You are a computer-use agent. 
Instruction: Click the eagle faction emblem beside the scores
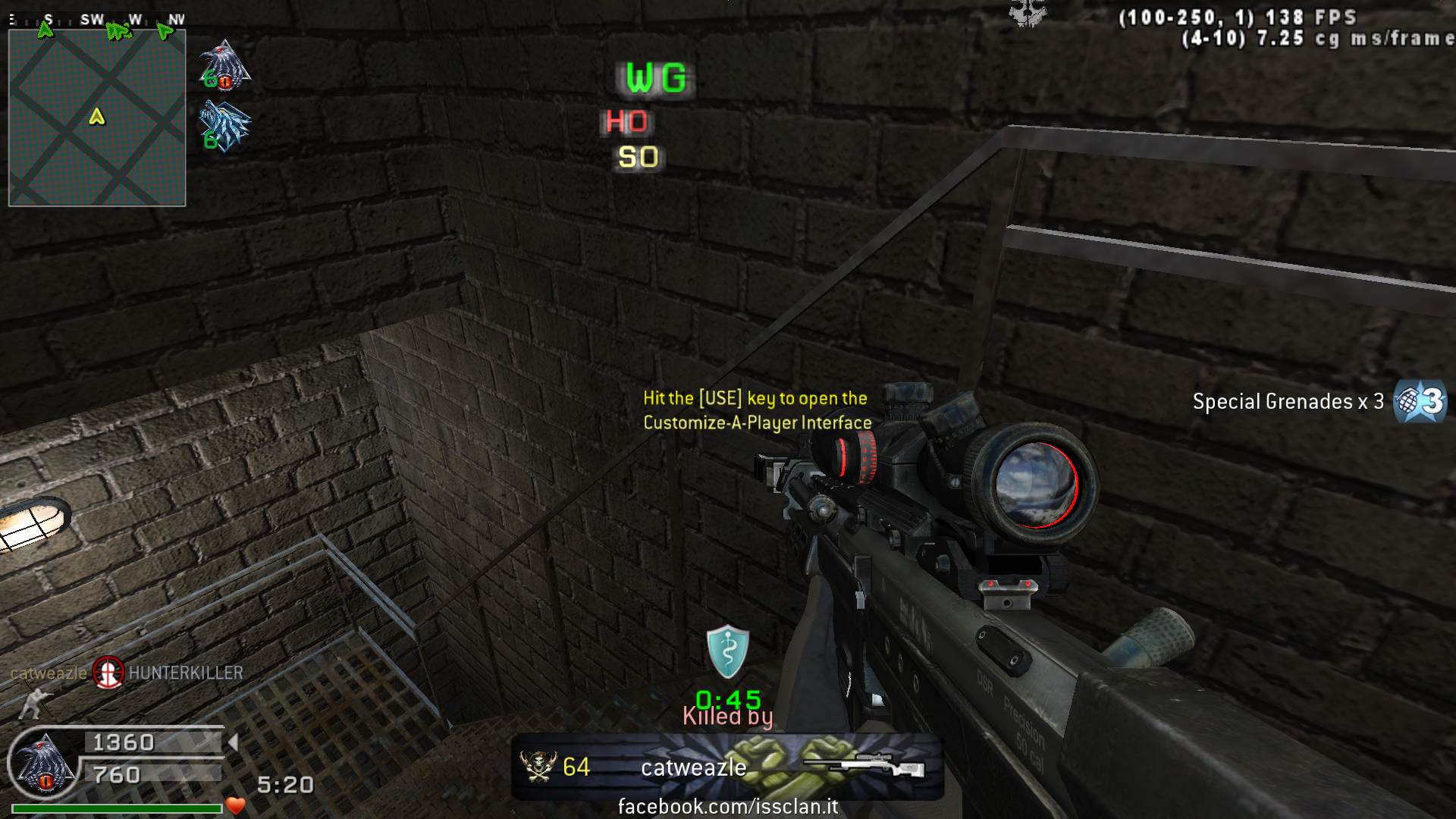click(x=45, y=766)
